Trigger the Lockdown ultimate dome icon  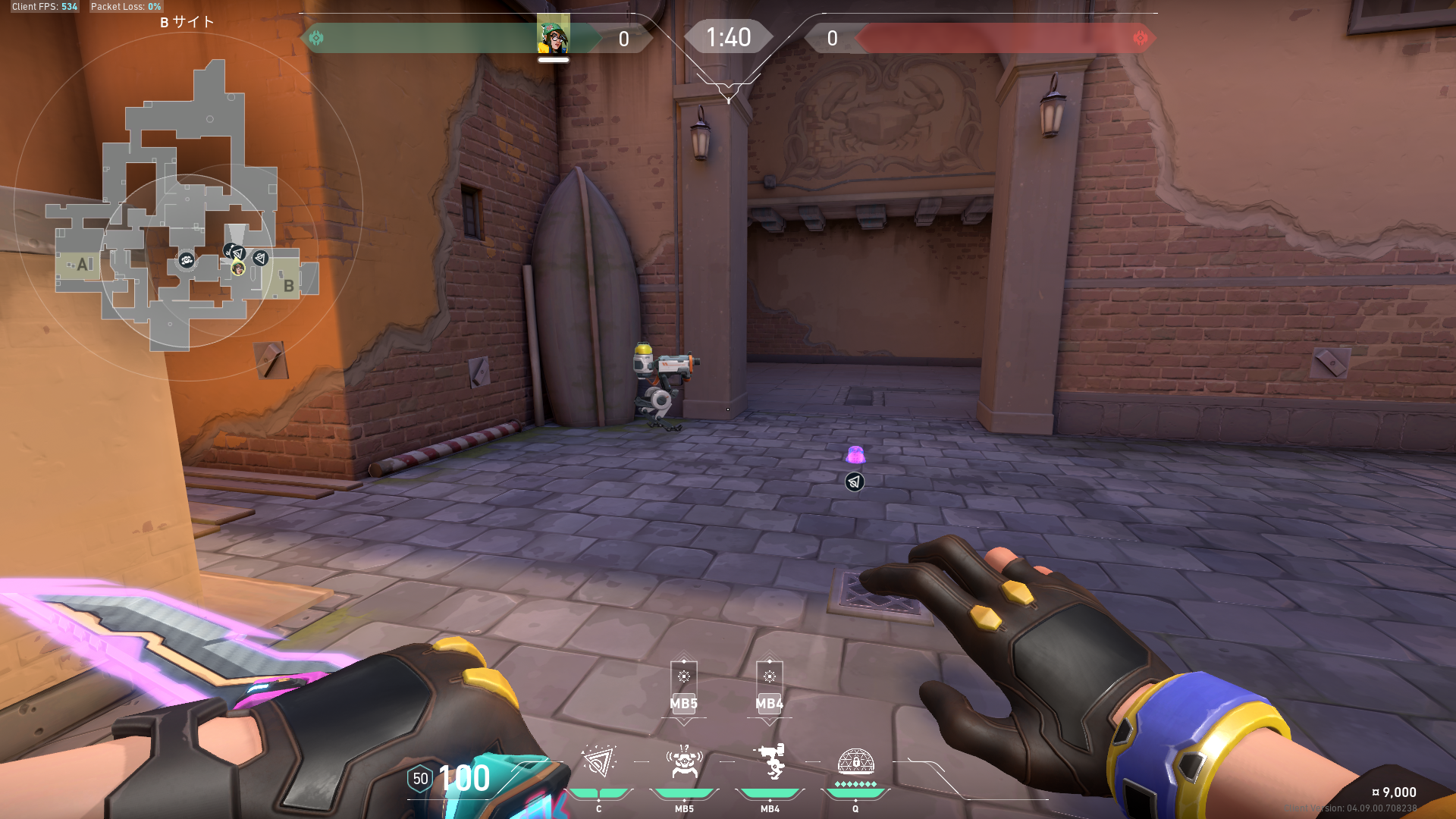[x=855, y=762]
